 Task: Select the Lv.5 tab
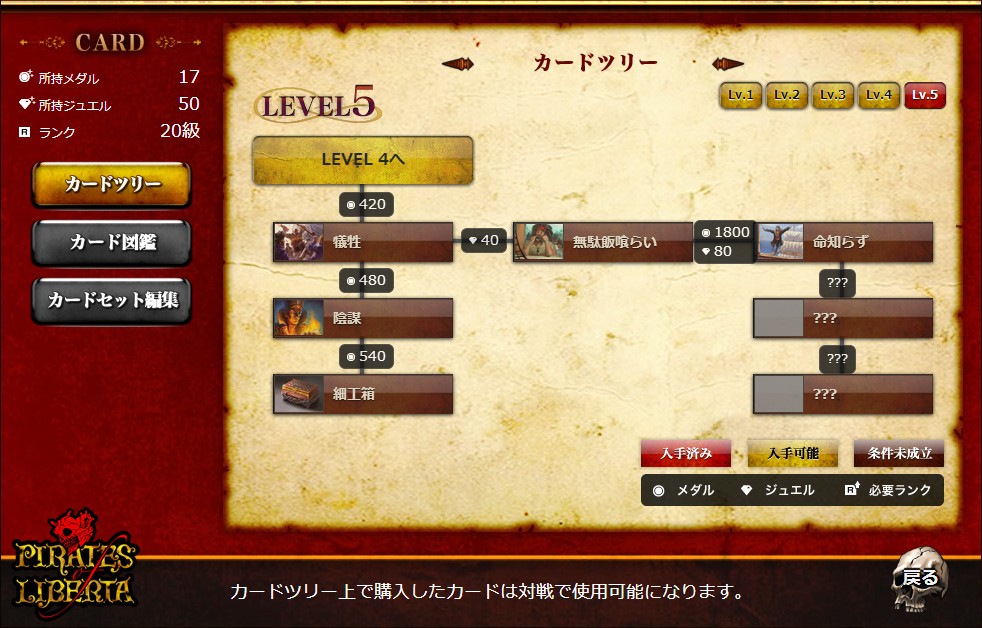point(925,95)
